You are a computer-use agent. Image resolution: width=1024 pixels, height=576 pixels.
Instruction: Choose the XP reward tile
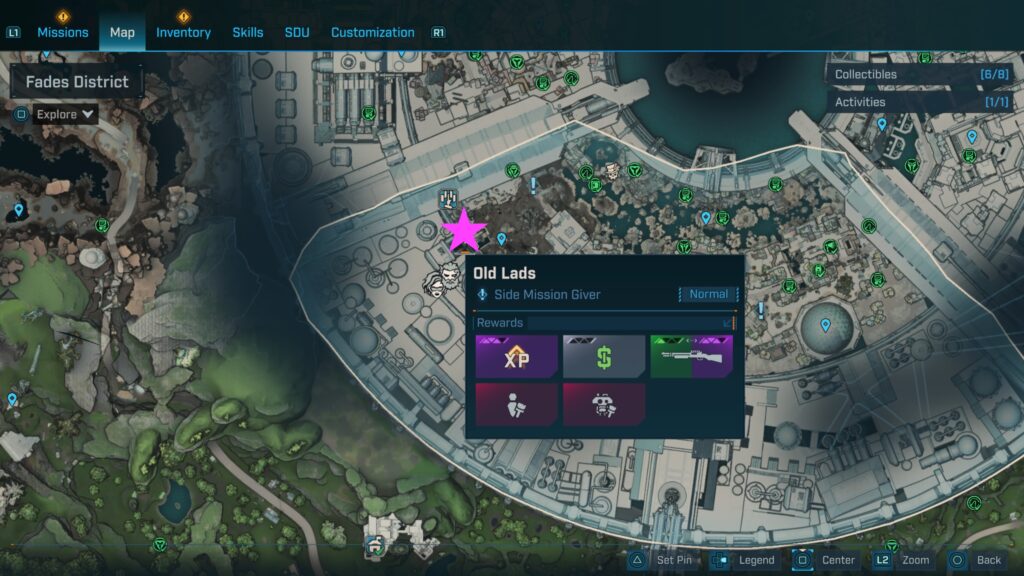[x=516, y=357]
